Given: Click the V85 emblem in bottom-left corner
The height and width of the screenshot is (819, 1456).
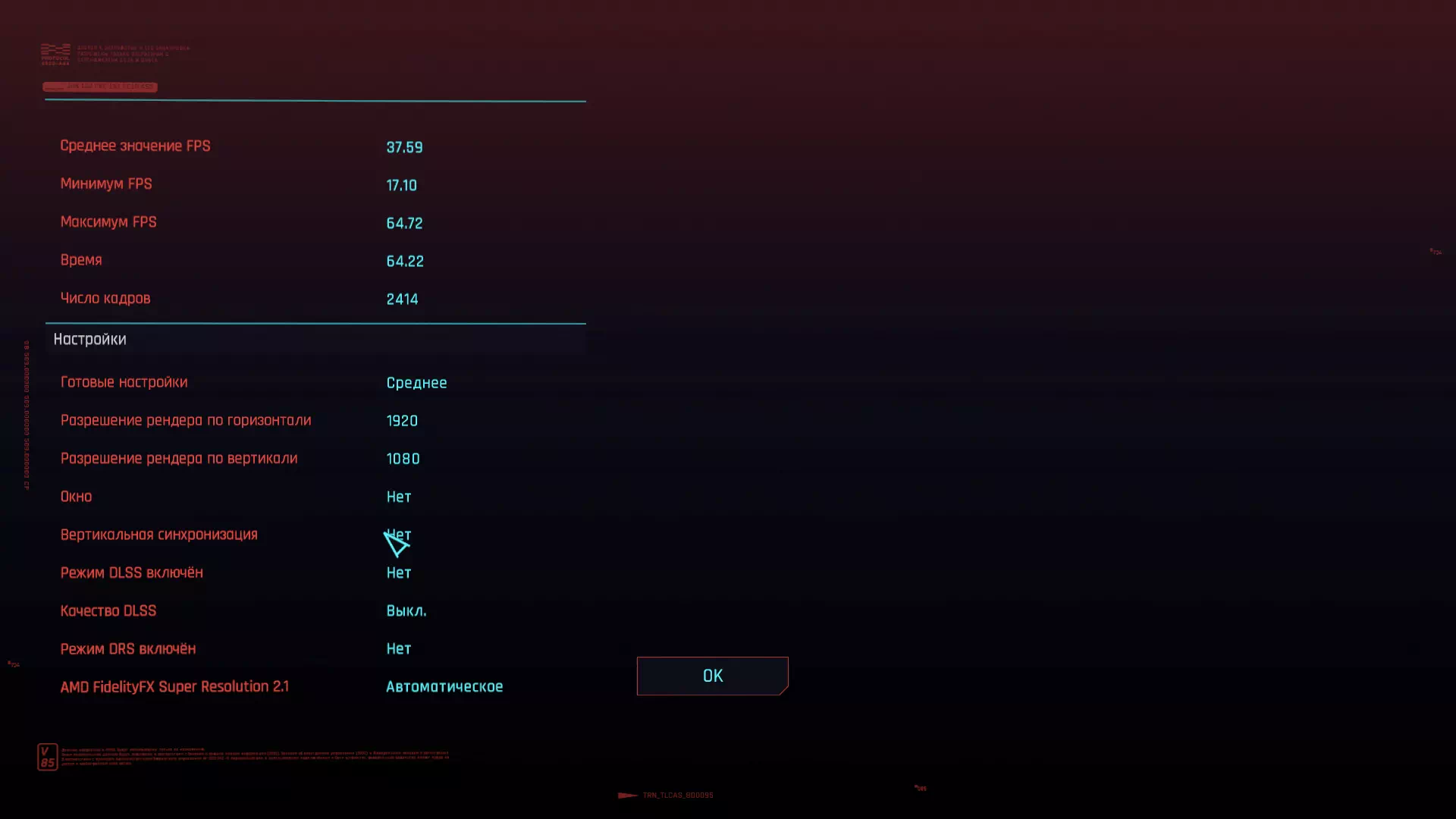Looking at the screenshot, I should 47,756.
